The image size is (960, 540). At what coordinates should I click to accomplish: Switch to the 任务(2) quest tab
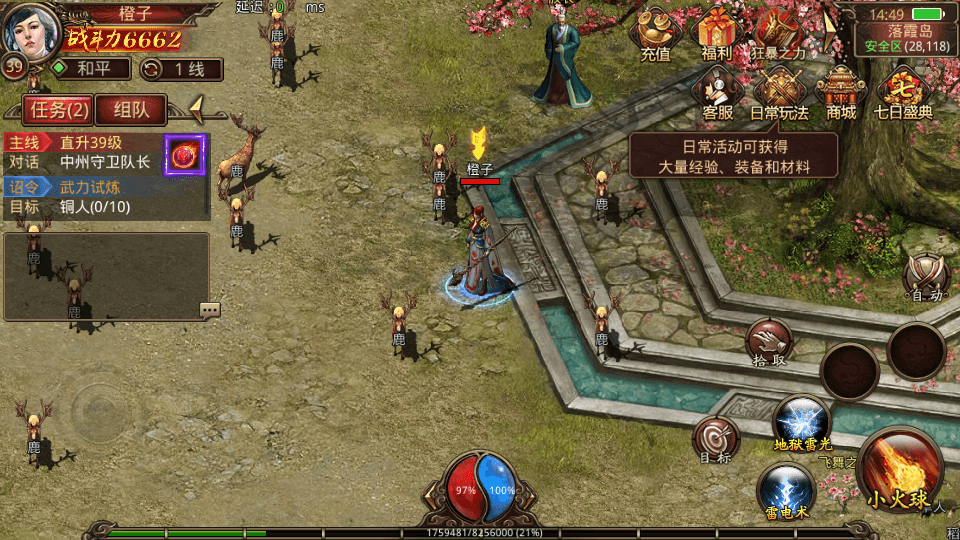[57, 109]
